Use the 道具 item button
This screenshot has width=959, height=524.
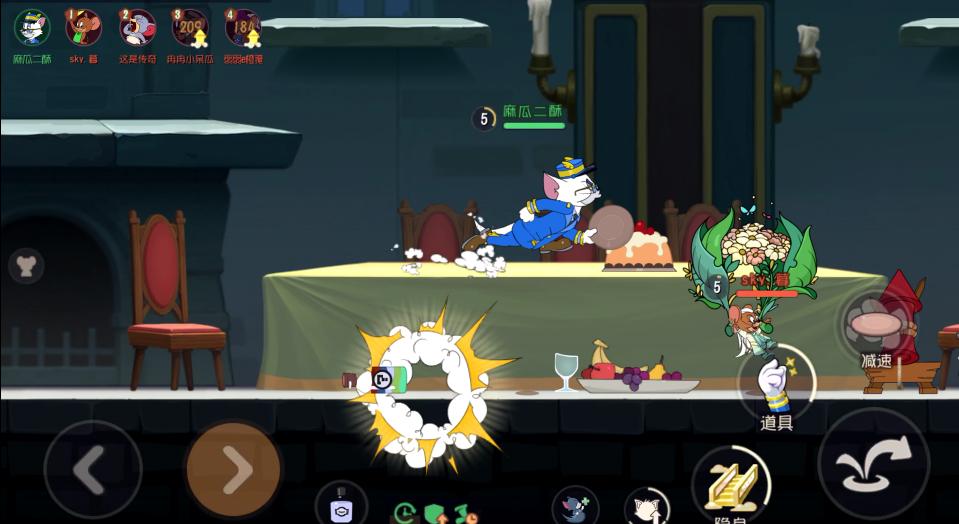tap(776, 385)
